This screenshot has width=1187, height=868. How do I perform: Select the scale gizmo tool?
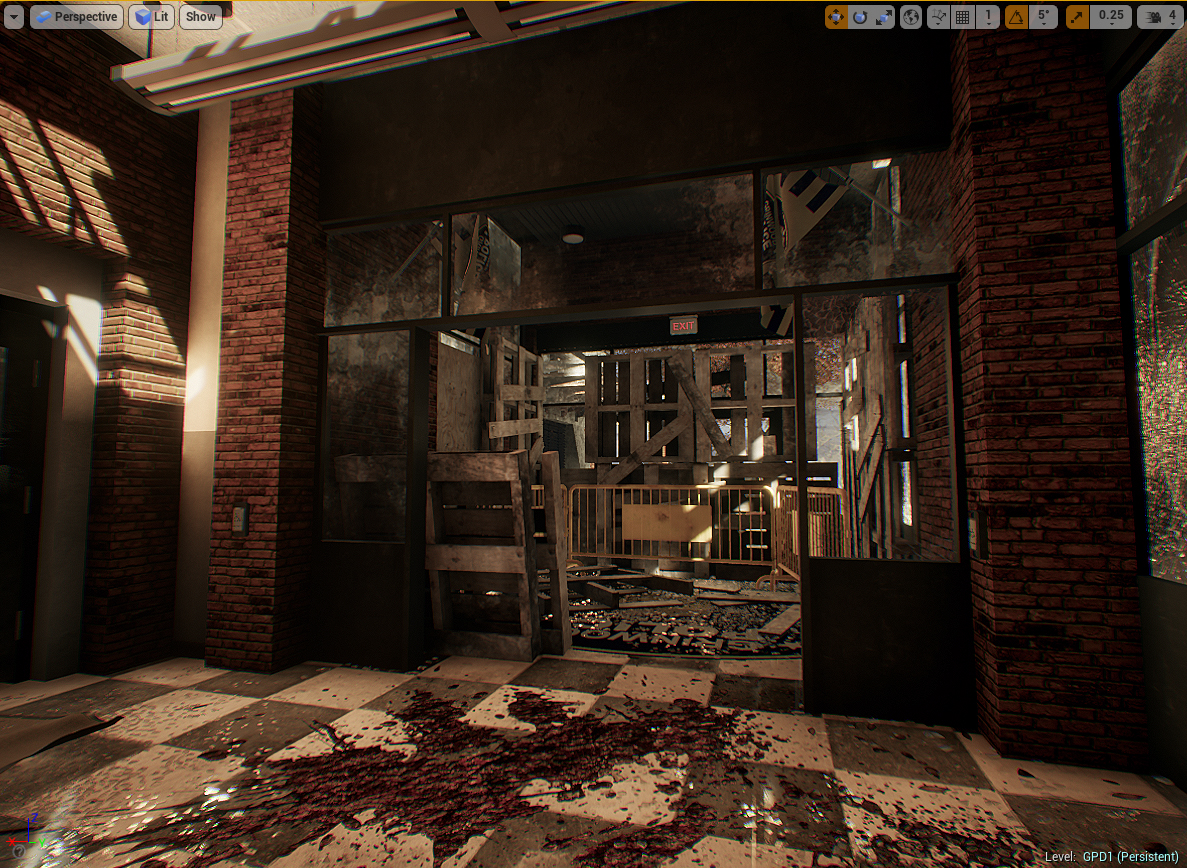click(884, 16)
